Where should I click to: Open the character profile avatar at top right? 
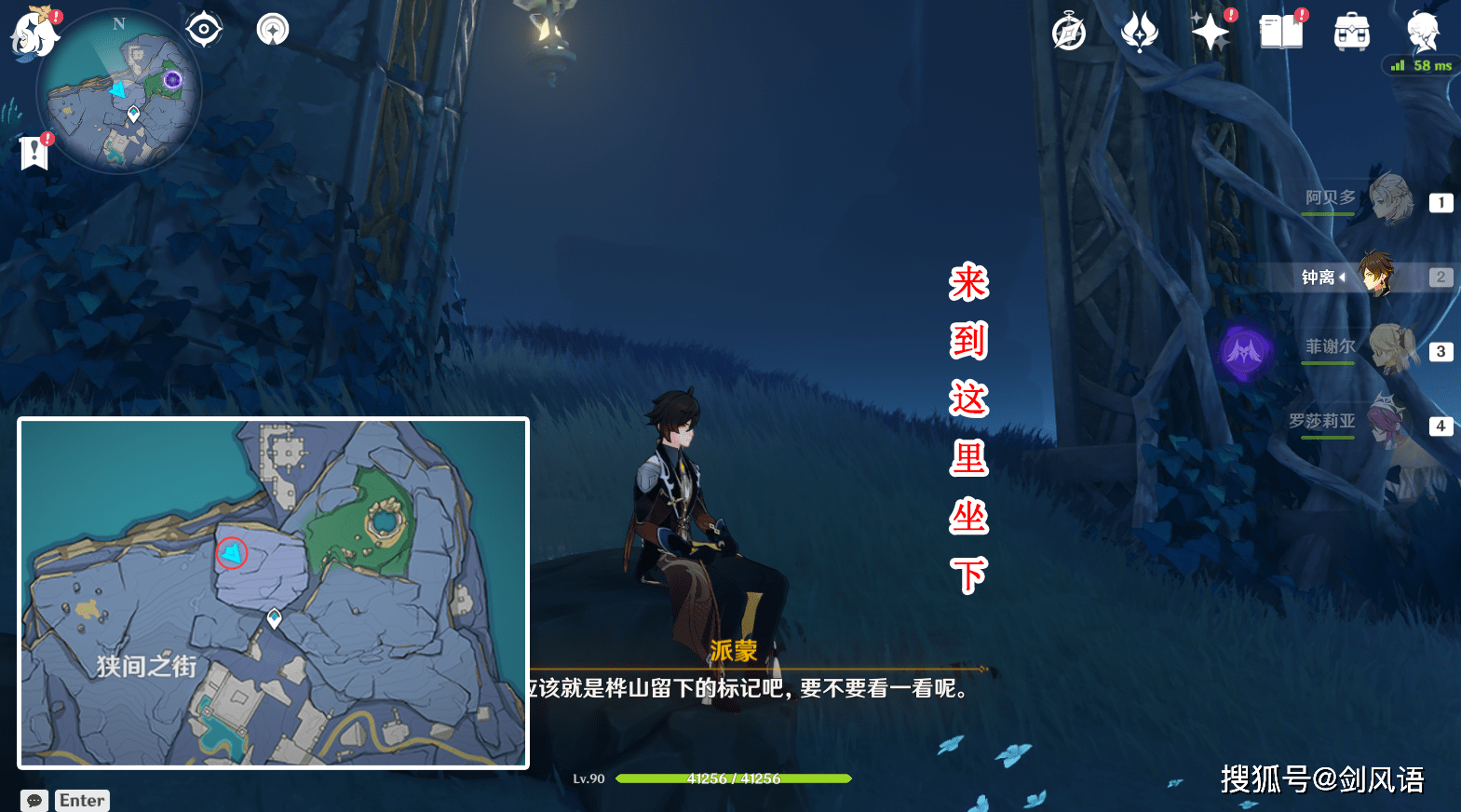pos(1420,31)
